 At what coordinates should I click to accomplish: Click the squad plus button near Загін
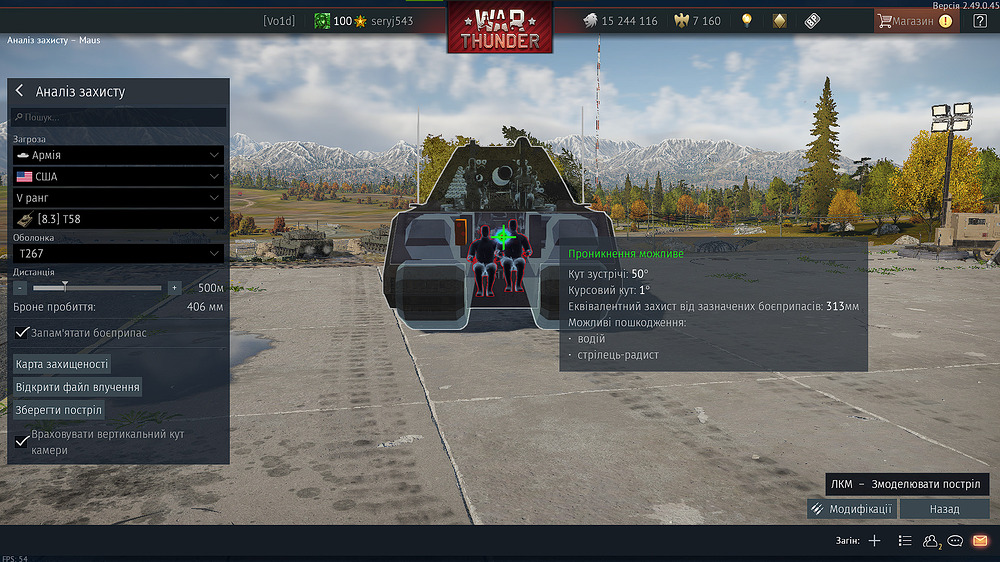(x=874, y=541)
